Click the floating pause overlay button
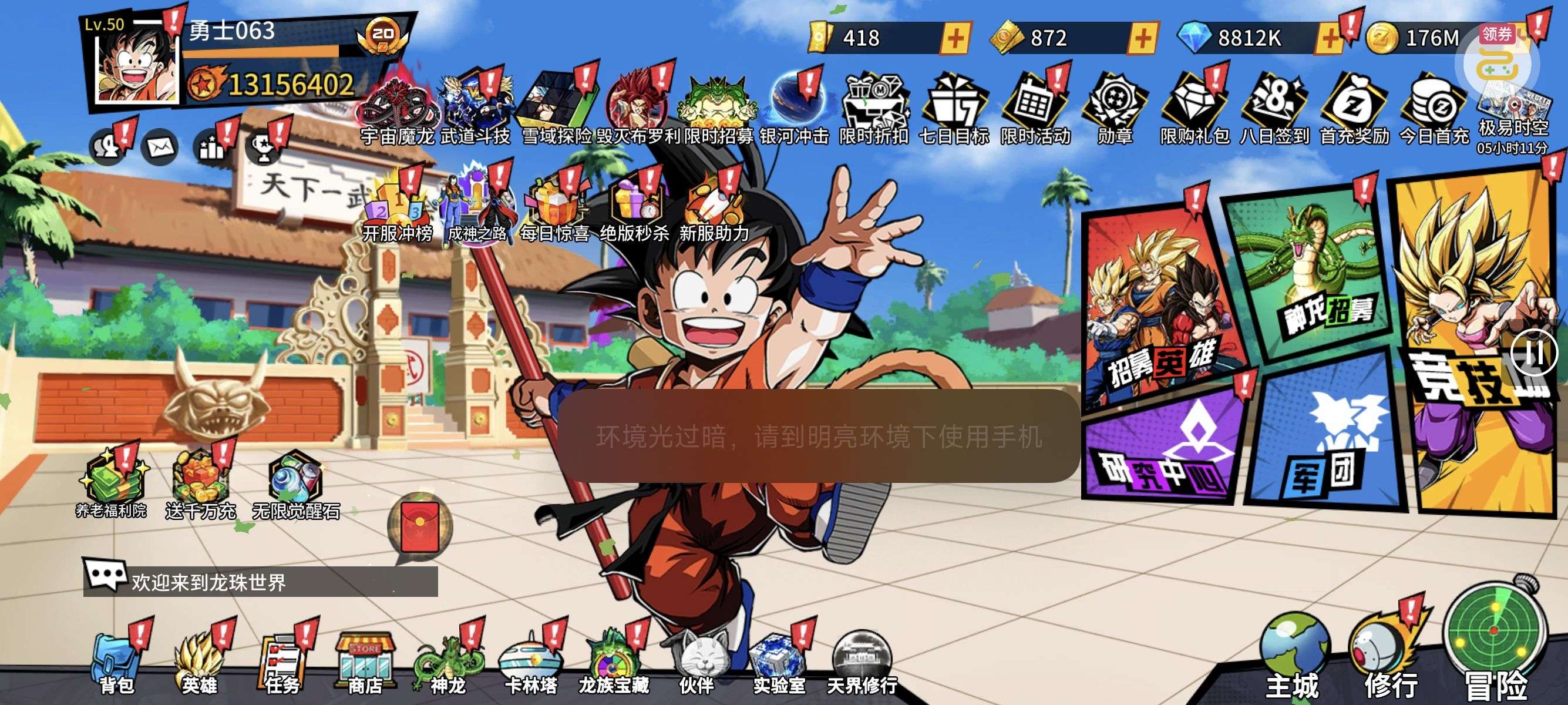 coord(1534,353)
